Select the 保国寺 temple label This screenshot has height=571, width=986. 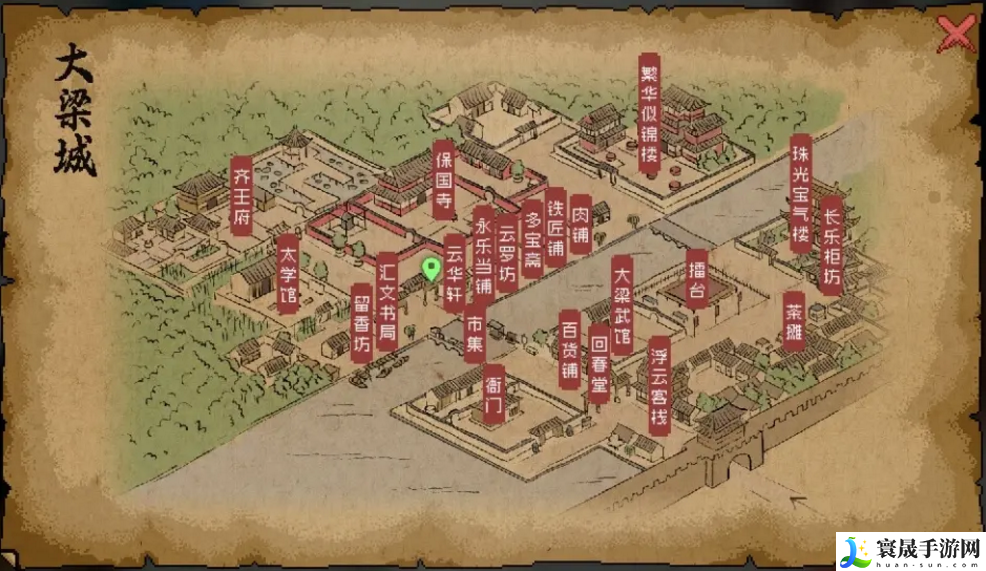[x=444, y=180]
